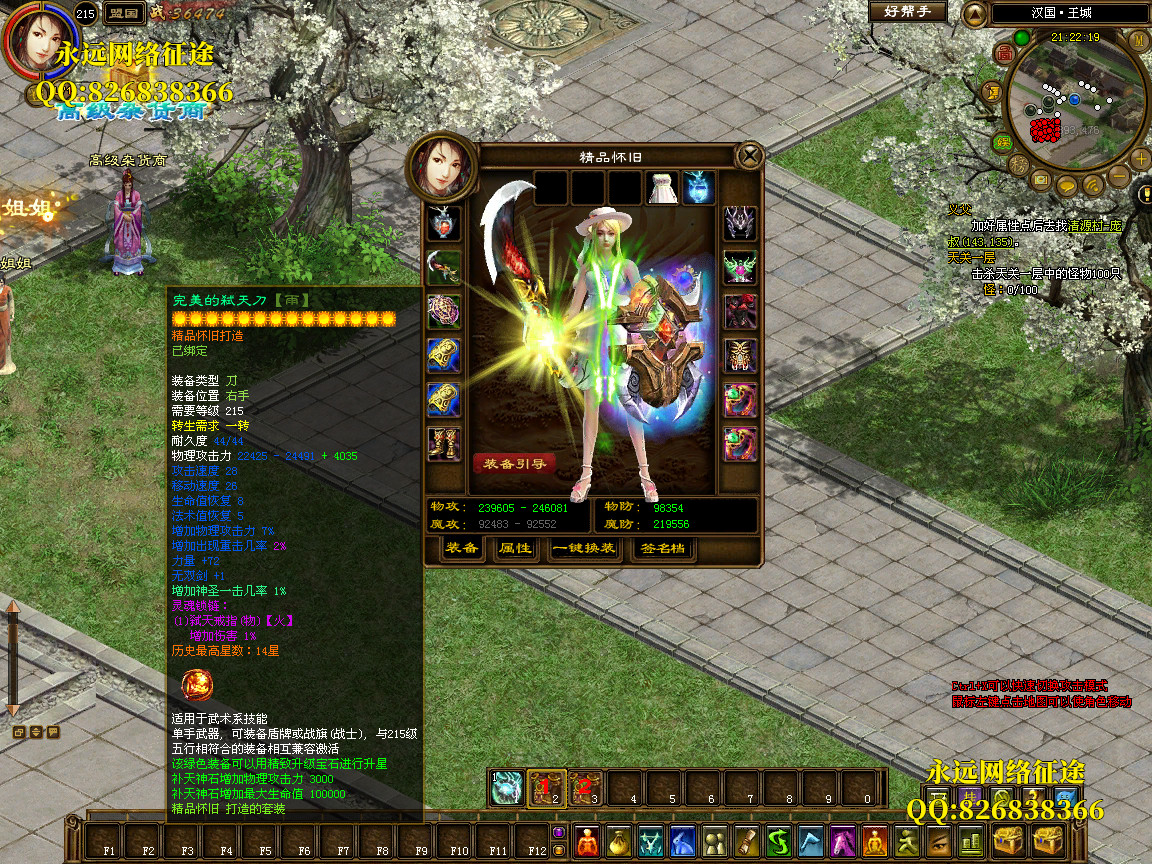Switch to the 属性 attributes tab
The image size is (1152, 864).
pos(514,549)
